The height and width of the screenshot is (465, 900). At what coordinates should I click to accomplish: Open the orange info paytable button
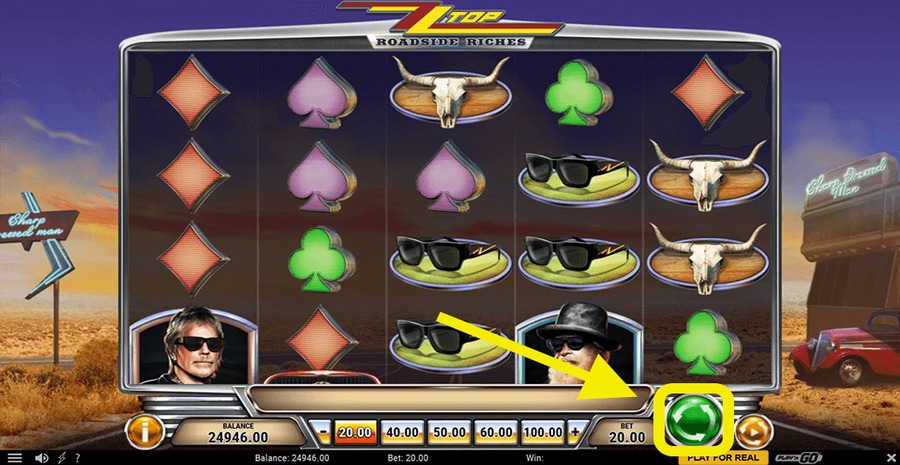click(x=144, y=432)
